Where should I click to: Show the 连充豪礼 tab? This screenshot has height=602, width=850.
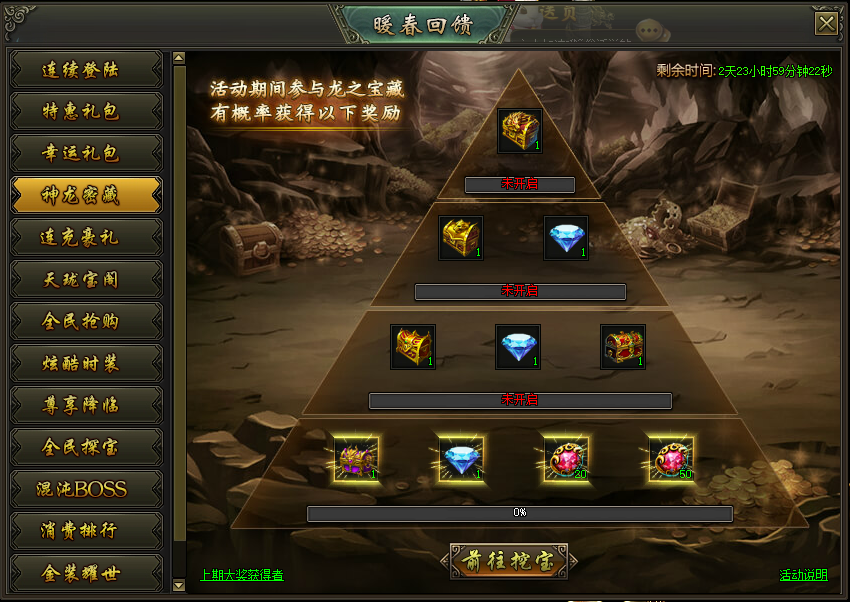(85, 237)
